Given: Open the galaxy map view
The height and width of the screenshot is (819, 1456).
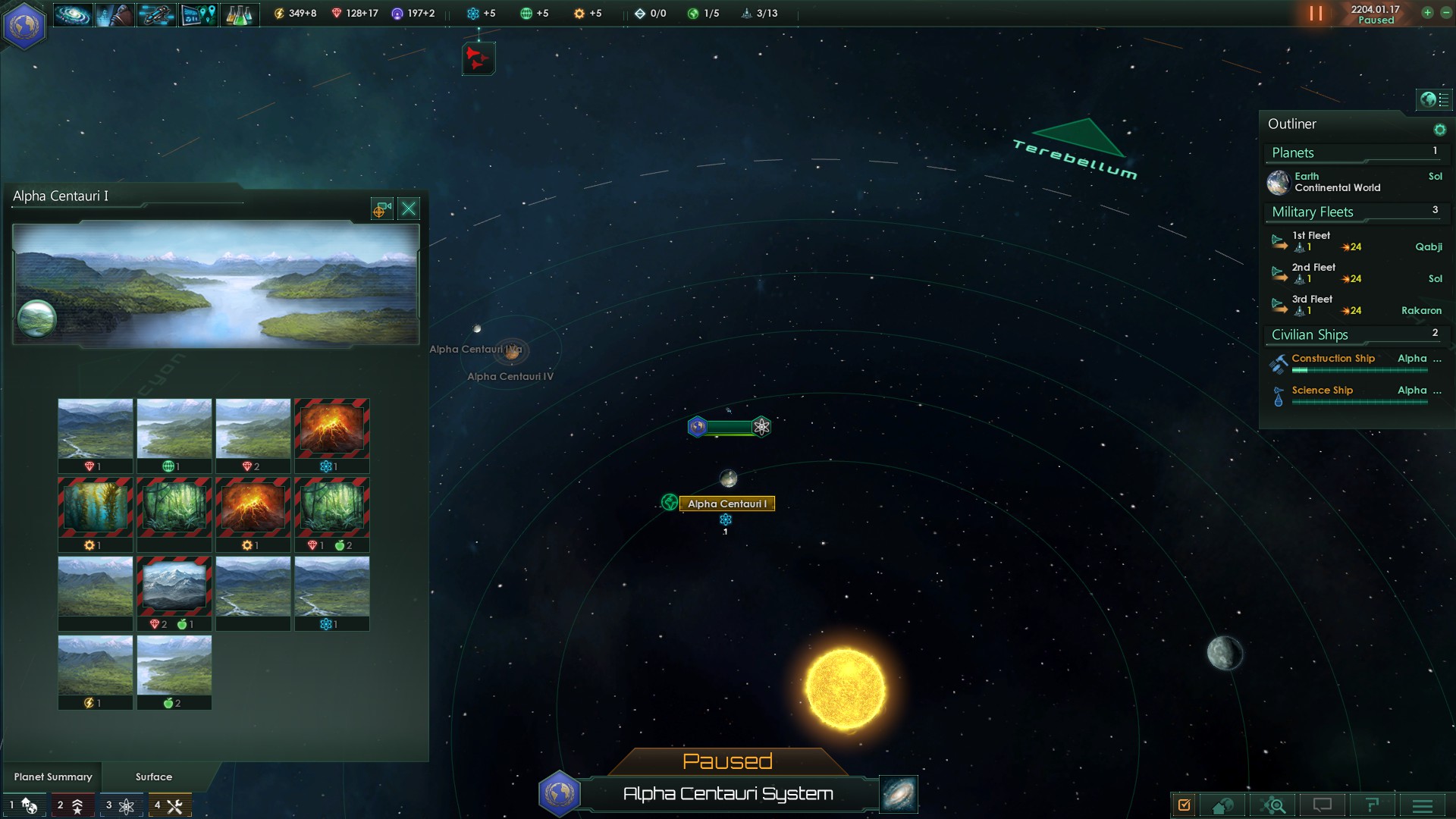Looking at the screenshot, I should tap(899, 794).
